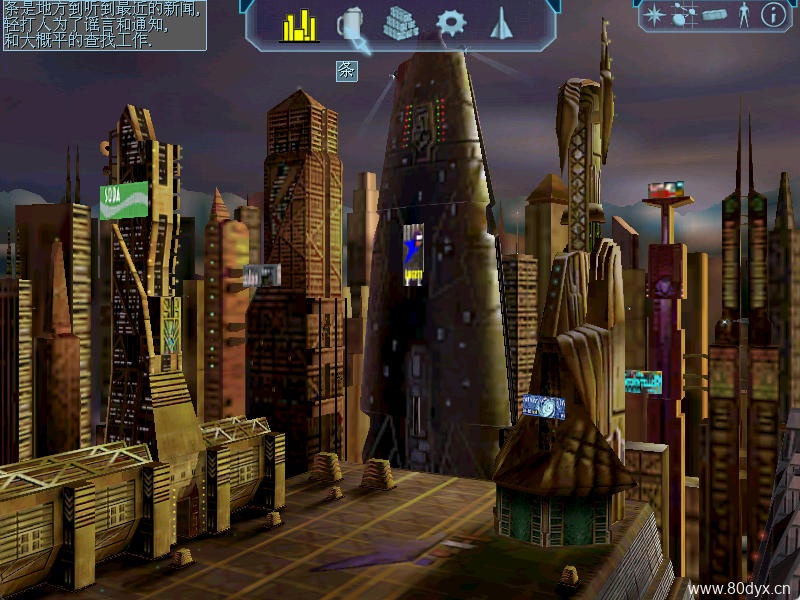Open the humanoid figure character icon
This screenshot has width=800, height=600.
pyautogui.click(x=743, y=14)
